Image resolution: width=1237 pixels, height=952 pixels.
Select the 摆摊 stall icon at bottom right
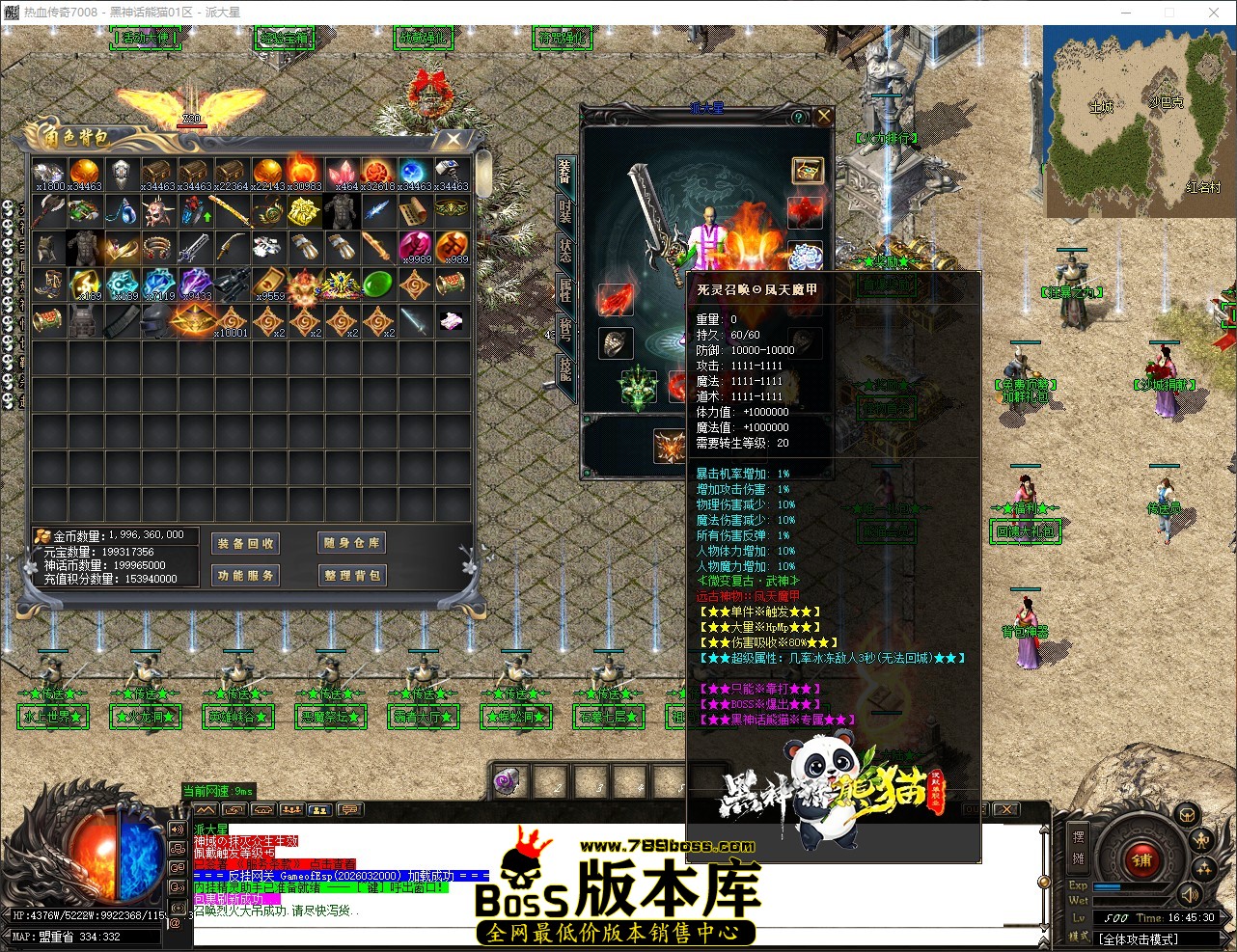click(1078, 849)
